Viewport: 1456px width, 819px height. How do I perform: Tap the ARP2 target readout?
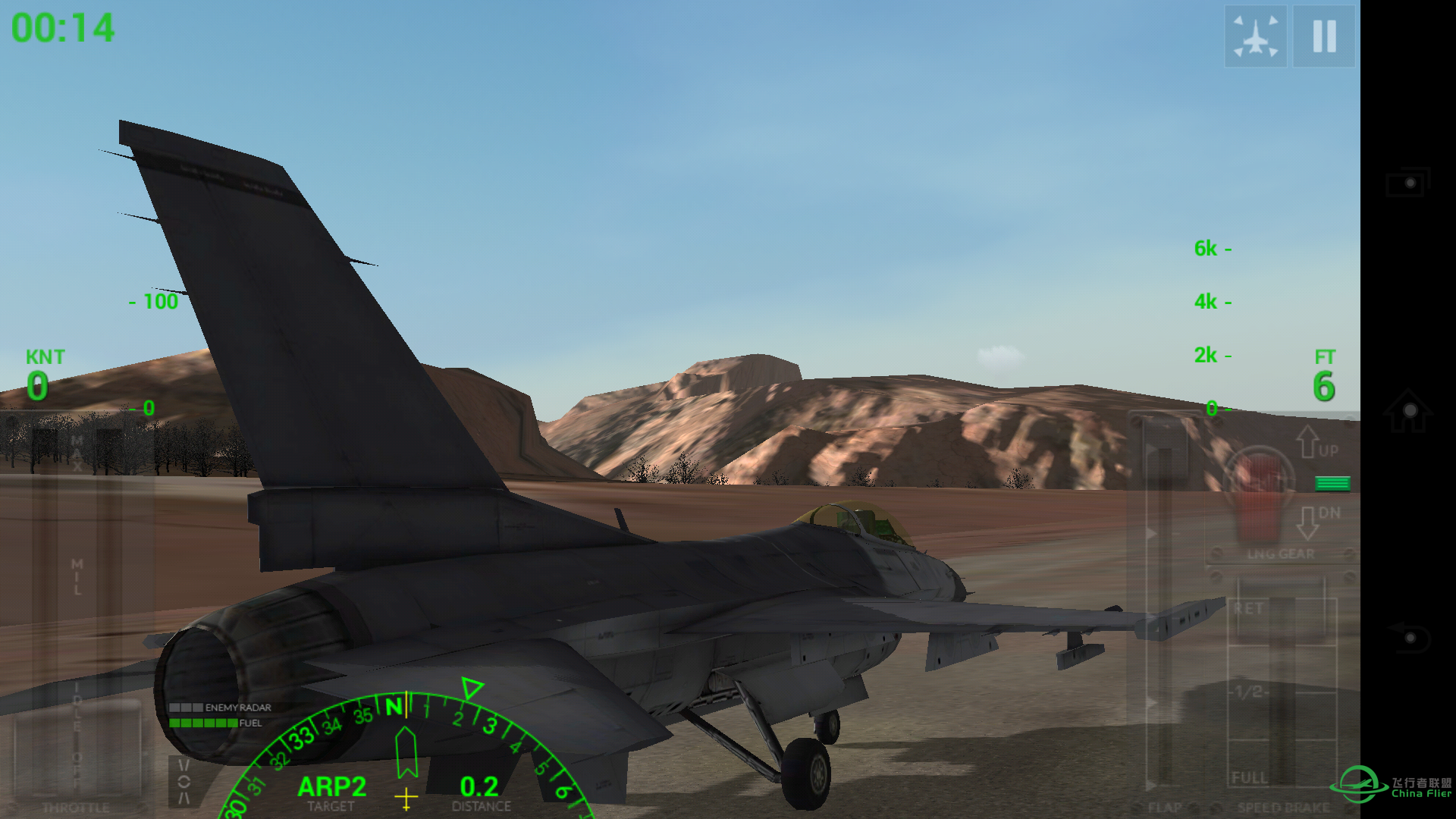[x=332, y=787]
